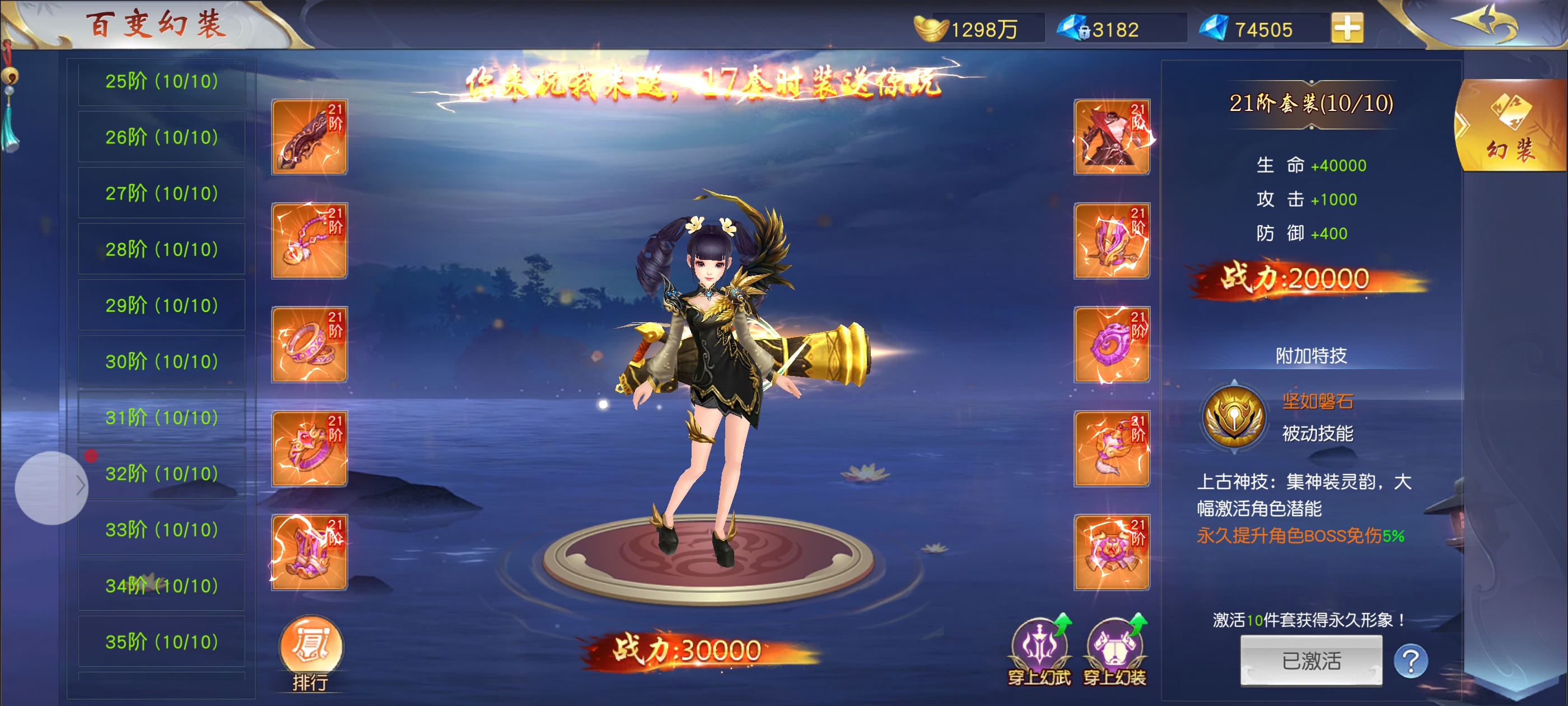The image size is (1568, 706).
Task: Open the 31阶 set entry
Action: coord(161,418)
